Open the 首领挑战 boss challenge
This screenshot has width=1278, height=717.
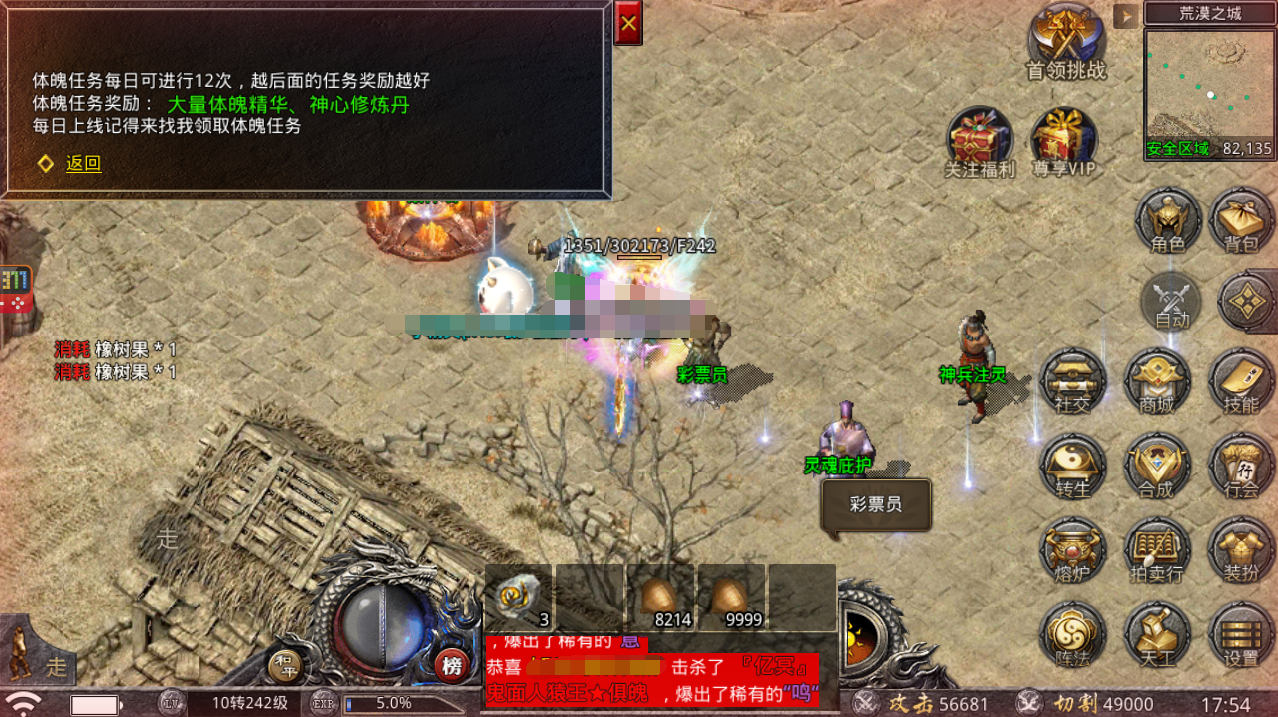tap(1066, 41)
